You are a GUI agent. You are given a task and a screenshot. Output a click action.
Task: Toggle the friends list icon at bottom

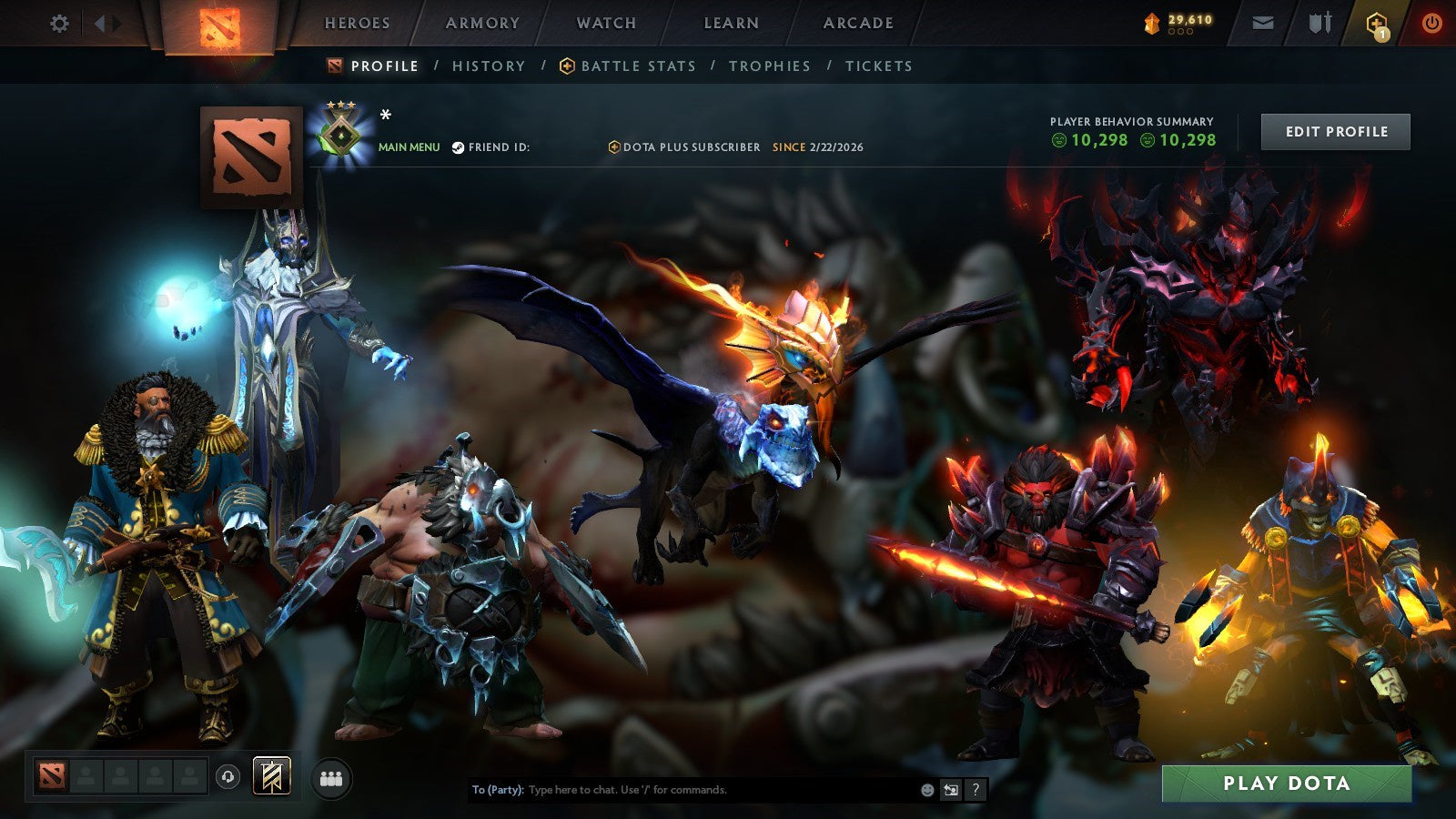[x=331, y=775]
